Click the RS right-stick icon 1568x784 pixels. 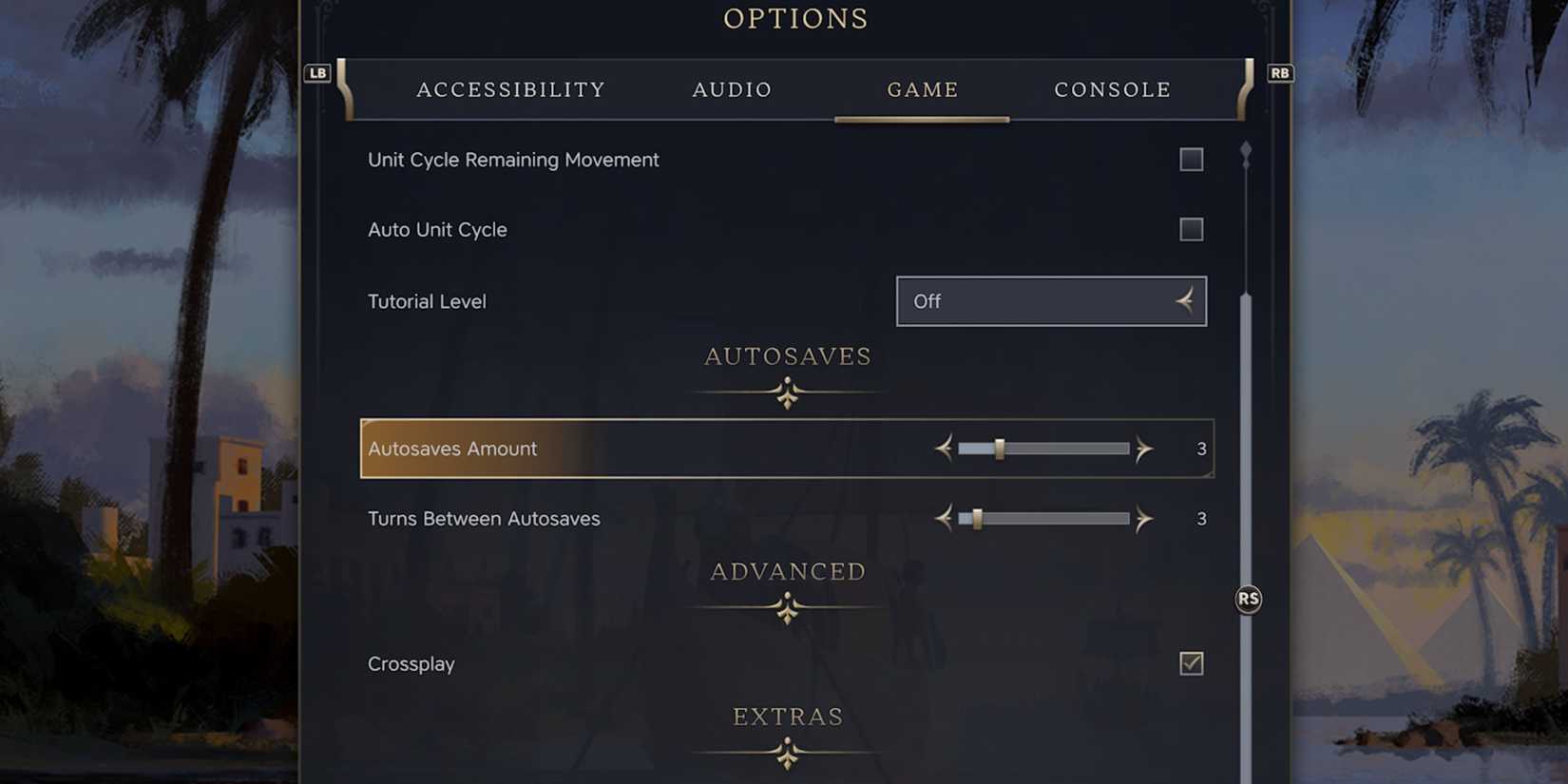pyautogui.click(x=1248, y=598)
